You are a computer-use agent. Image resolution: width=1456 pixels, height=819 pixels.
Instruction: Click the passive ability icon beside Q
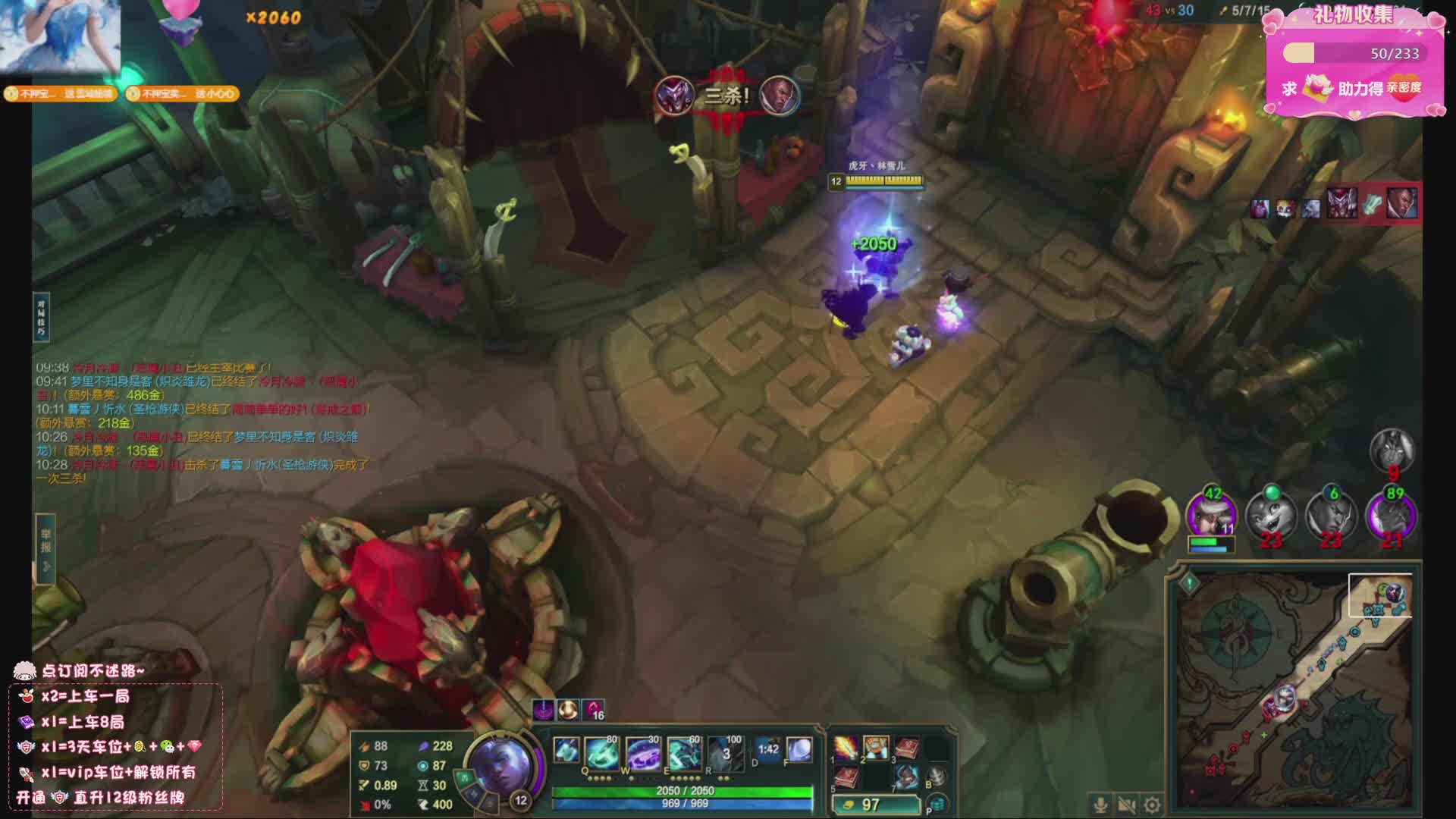click(x=566, y=749)
